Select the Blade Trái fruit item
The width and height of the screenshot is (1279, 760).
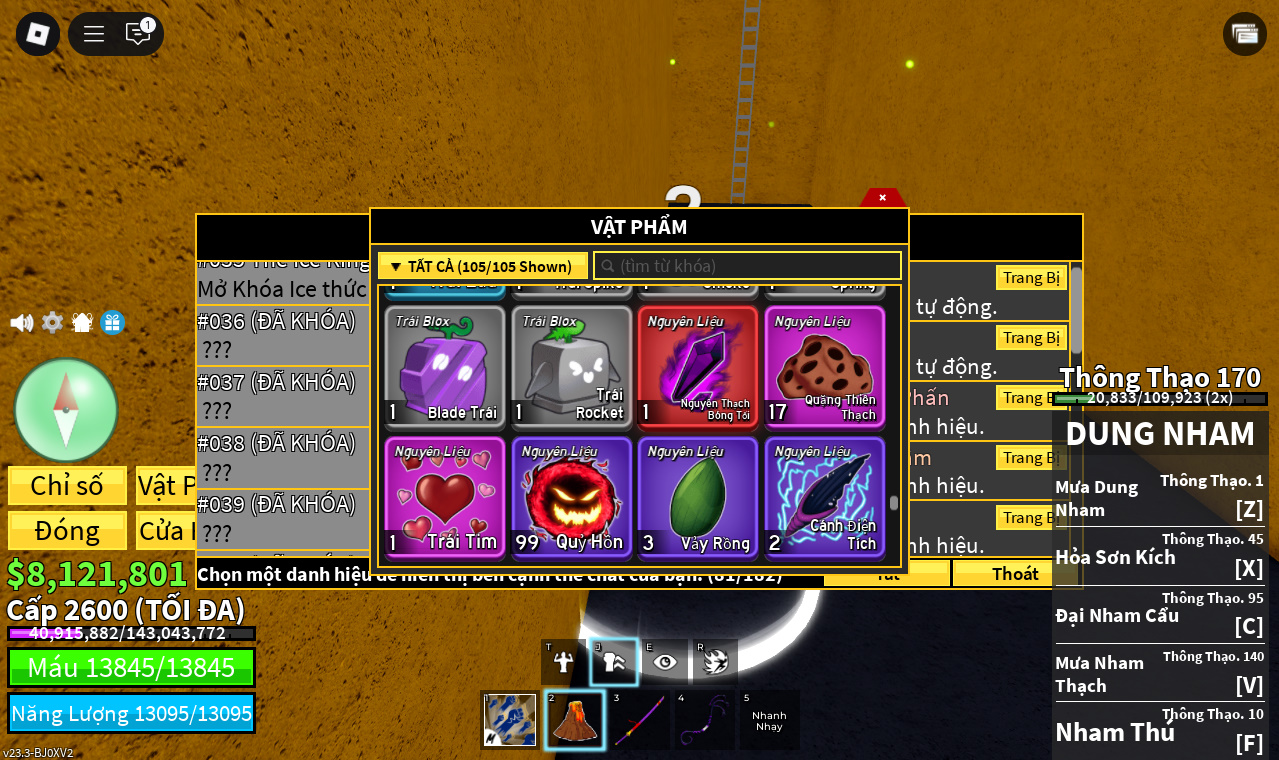tap(445, 367)
